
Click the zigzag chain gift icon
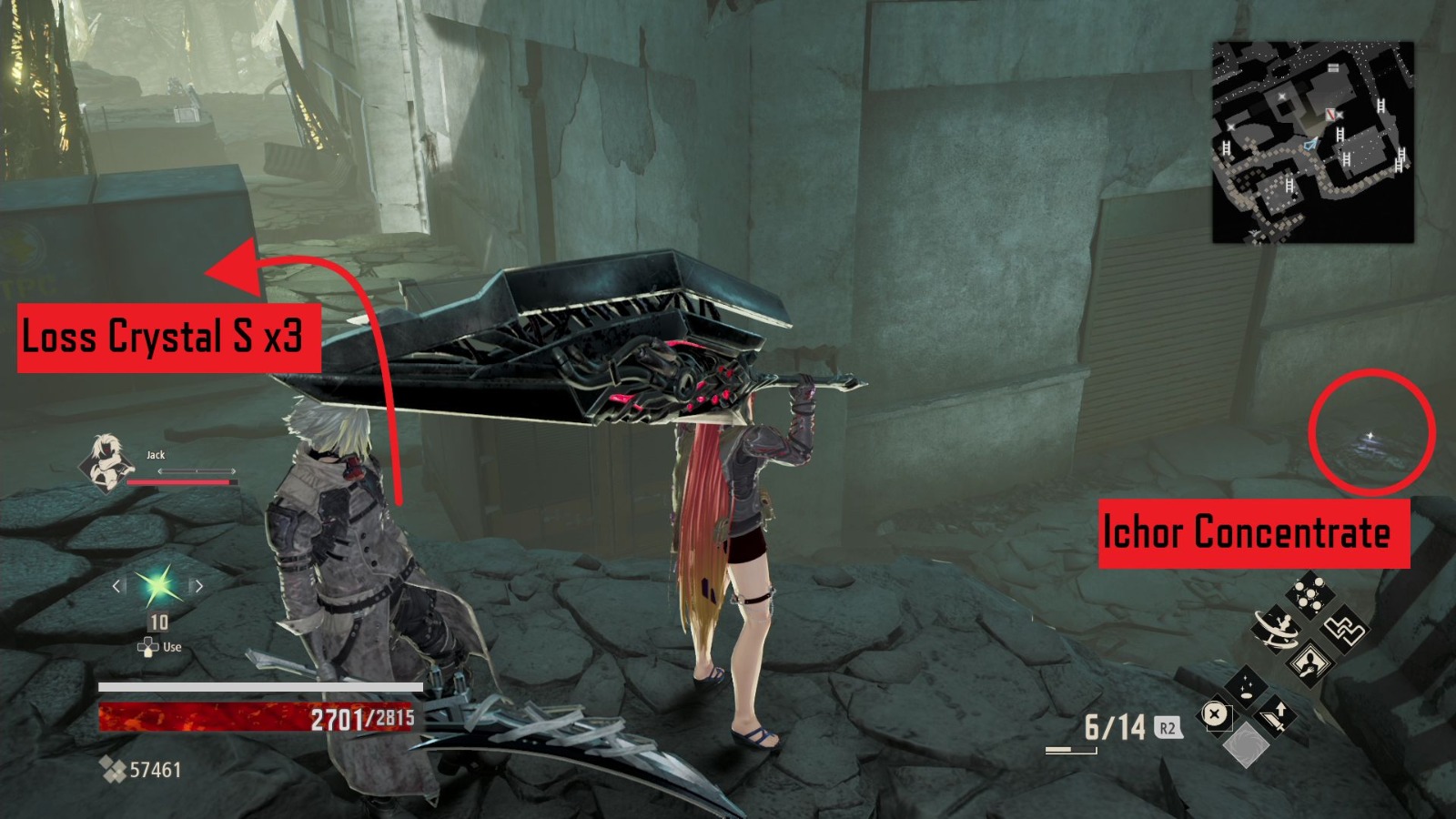1346,631
